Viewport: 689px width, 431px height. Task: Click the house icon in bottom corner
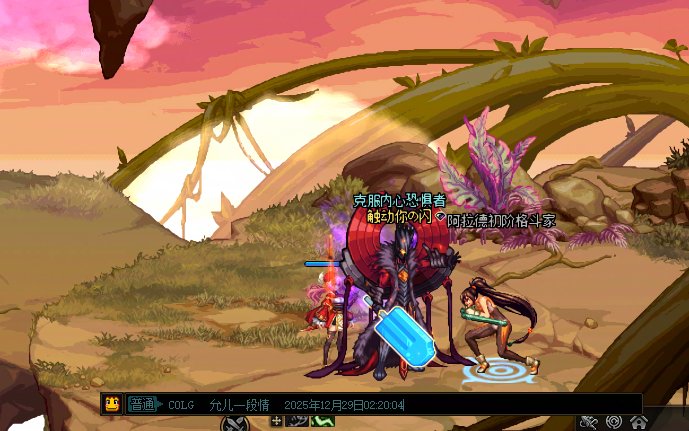click(x=638, y=422)
